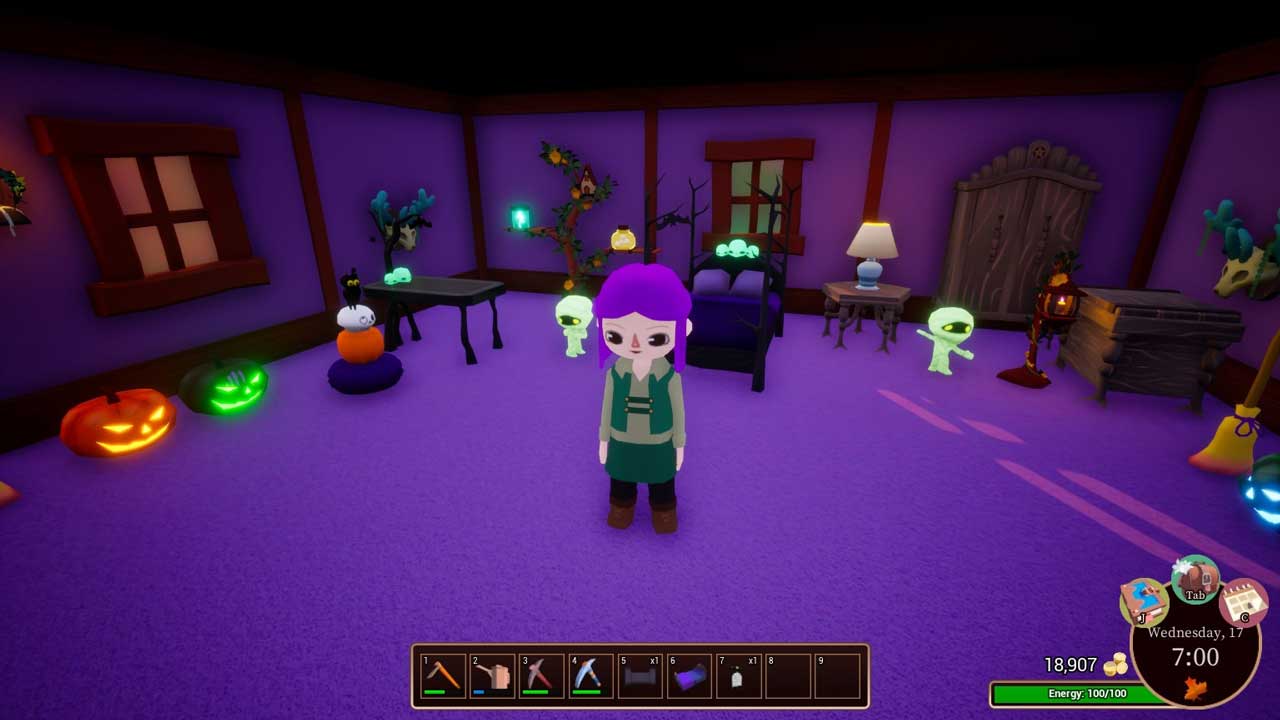Select the hoe in hotbar slot 1

pos(444,676)
